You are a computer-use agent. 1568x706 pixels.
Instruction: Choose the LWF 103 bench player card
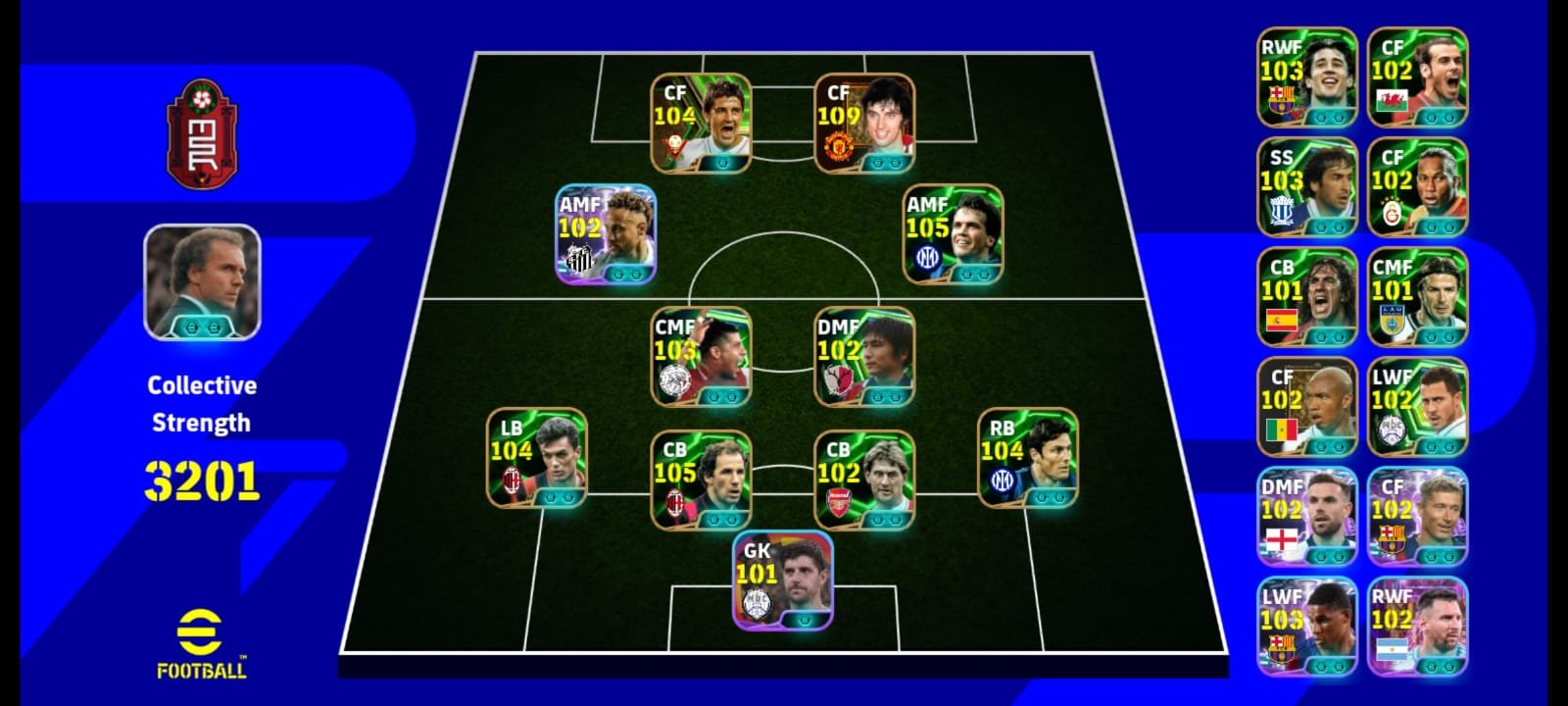click(1307, 627)
